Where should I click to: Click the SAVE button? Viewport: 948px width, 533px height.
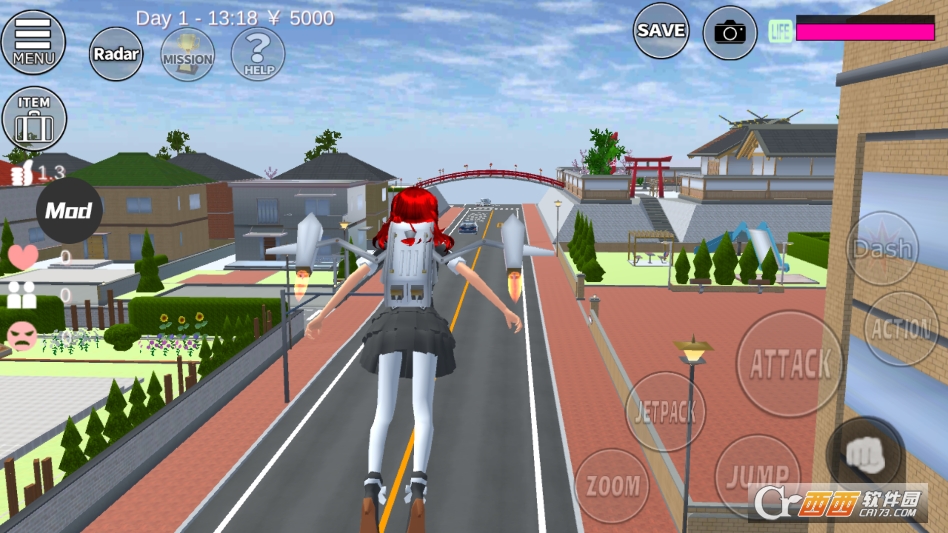click(x=661, y=31)
